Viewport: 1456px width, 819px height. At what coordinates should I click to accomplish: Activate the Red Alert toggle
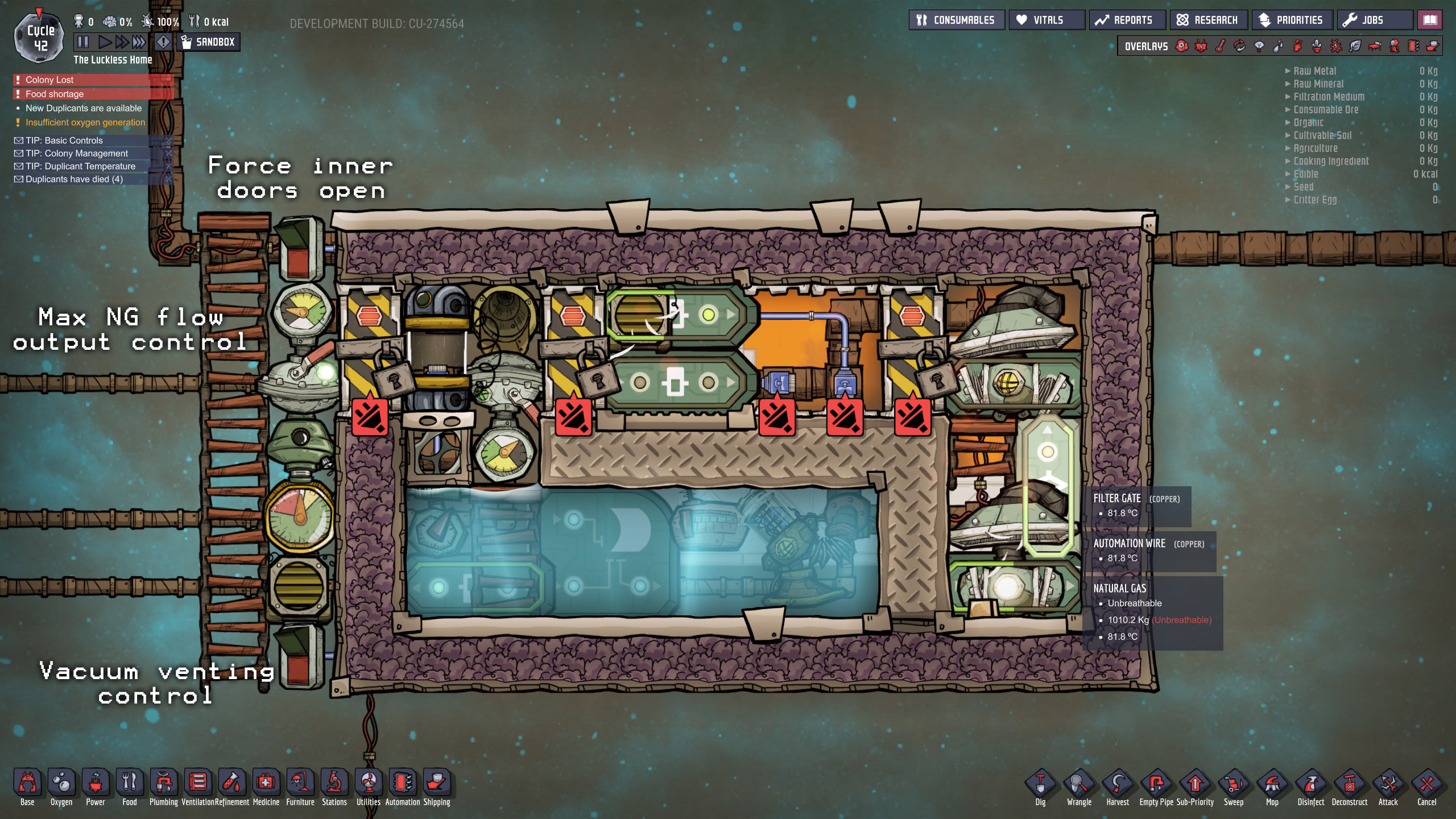tap(164, 42)
